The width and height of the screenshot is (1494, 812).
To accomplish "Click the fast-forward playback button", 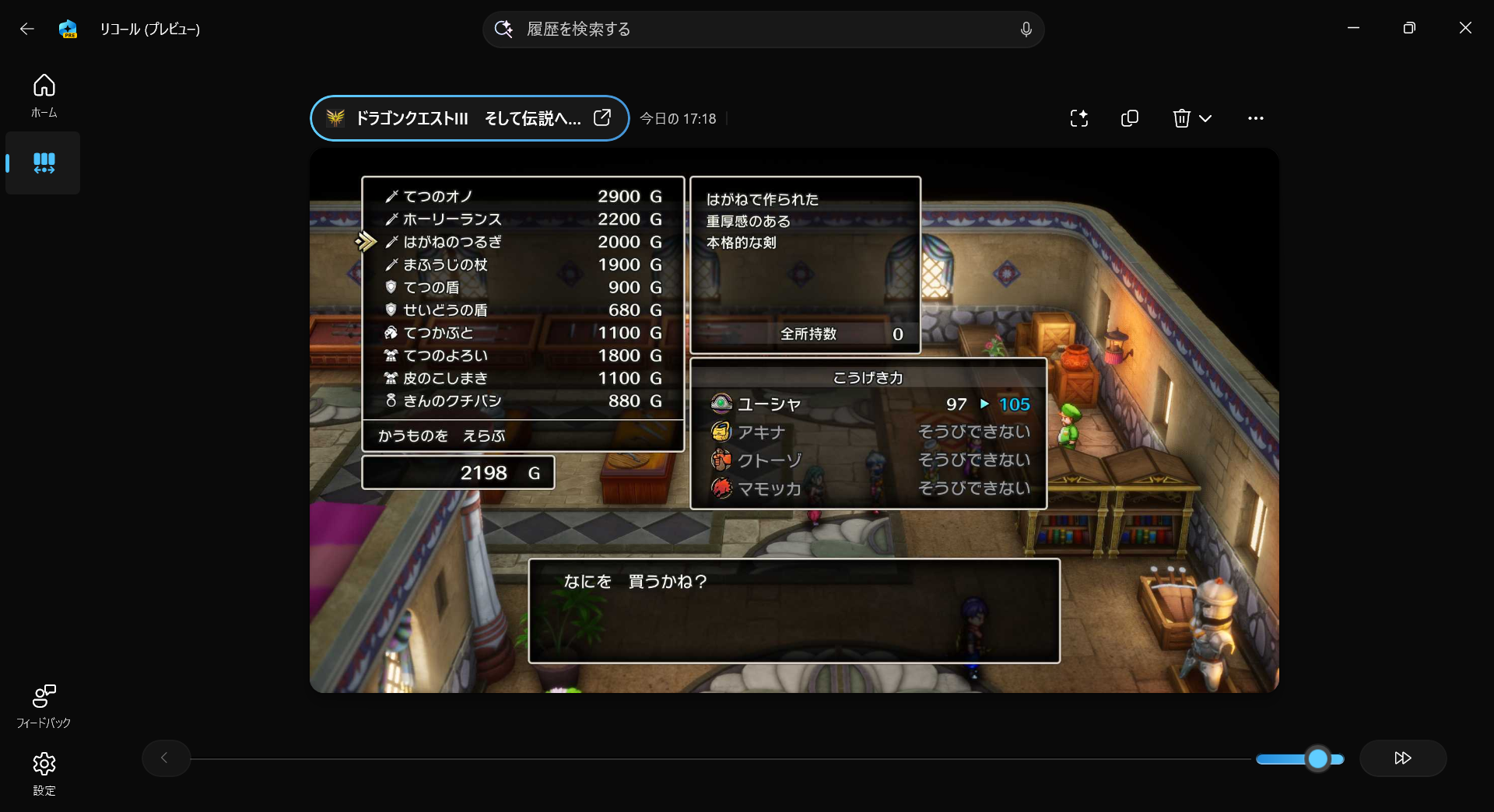I will [x=1403, y=758].
